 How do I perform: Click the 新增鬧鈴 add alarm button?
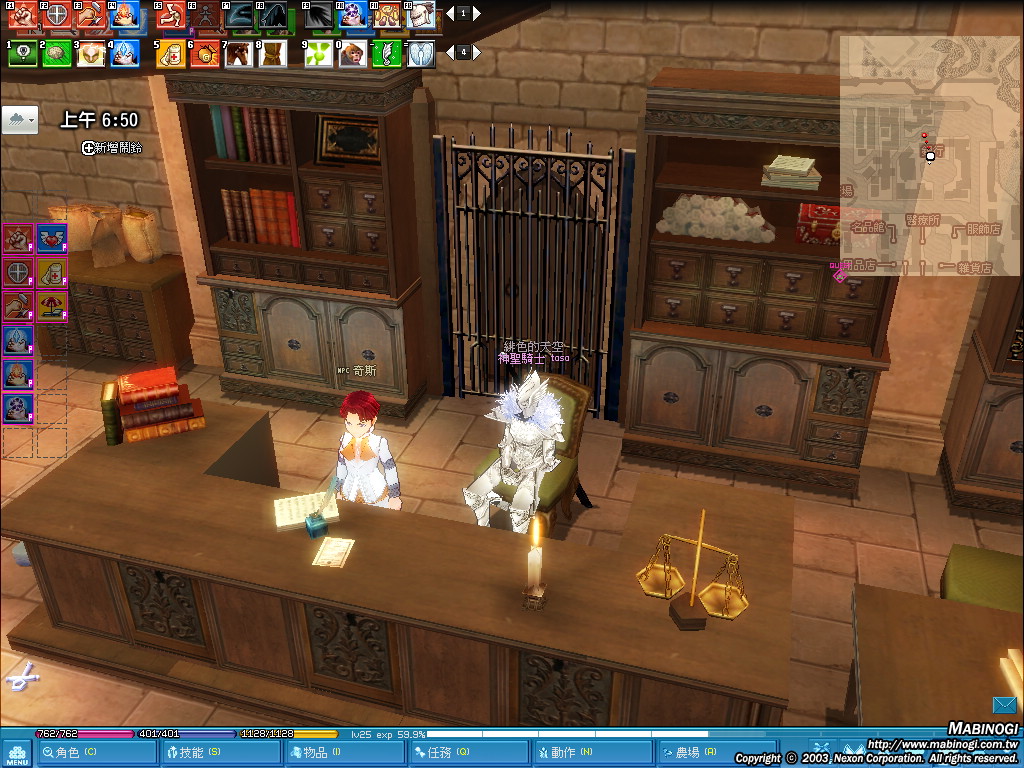pyautogui.click(x=112, y=147)
